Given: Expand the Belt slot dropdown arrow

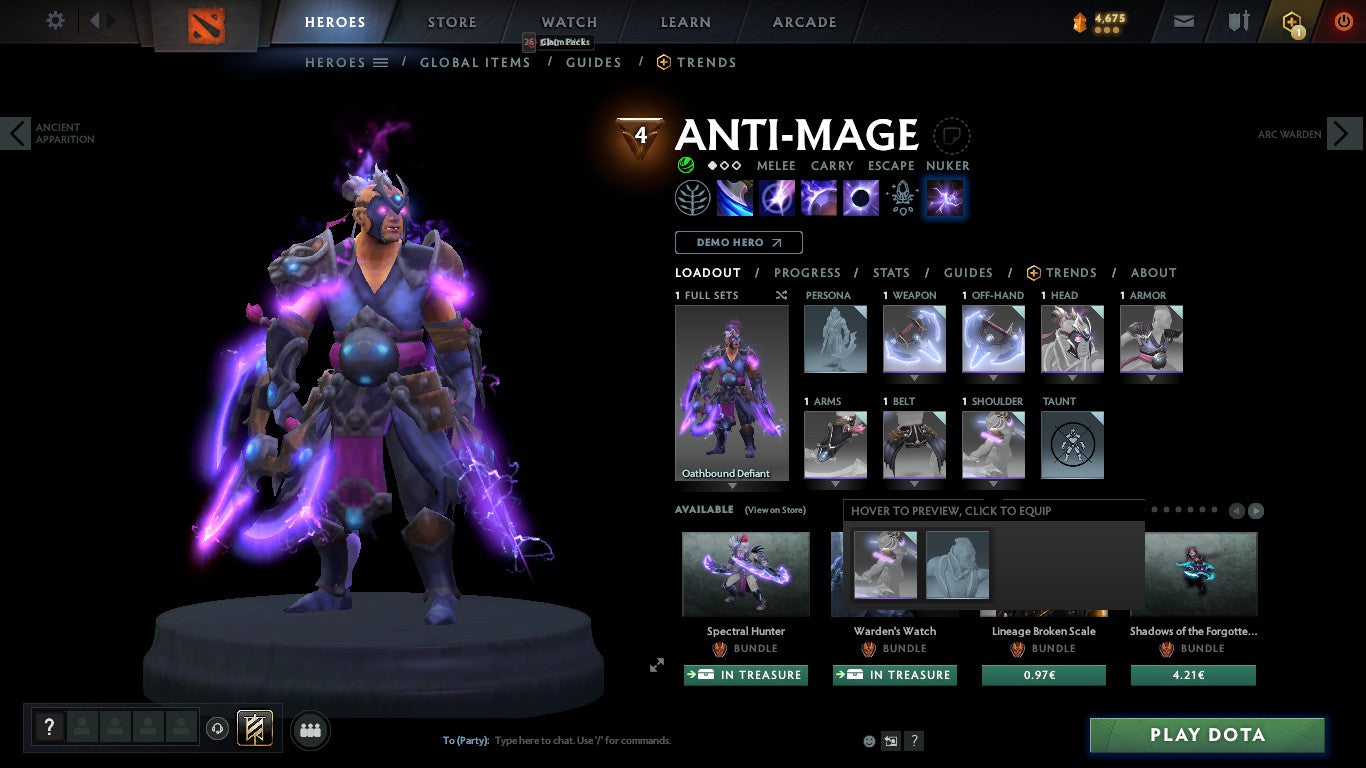Looking at the screenshot, I should [x=913, y=485].
